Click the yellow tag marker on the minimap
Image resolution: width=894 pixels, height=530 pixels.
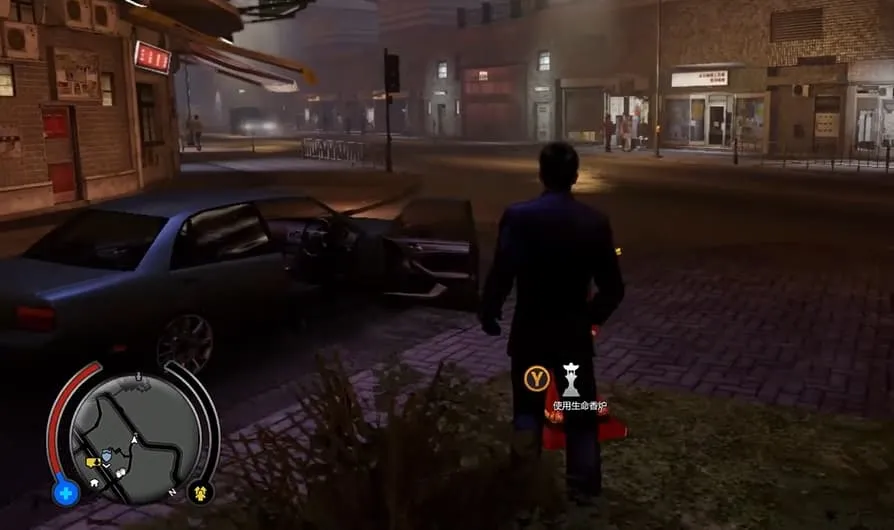point(92,462)
